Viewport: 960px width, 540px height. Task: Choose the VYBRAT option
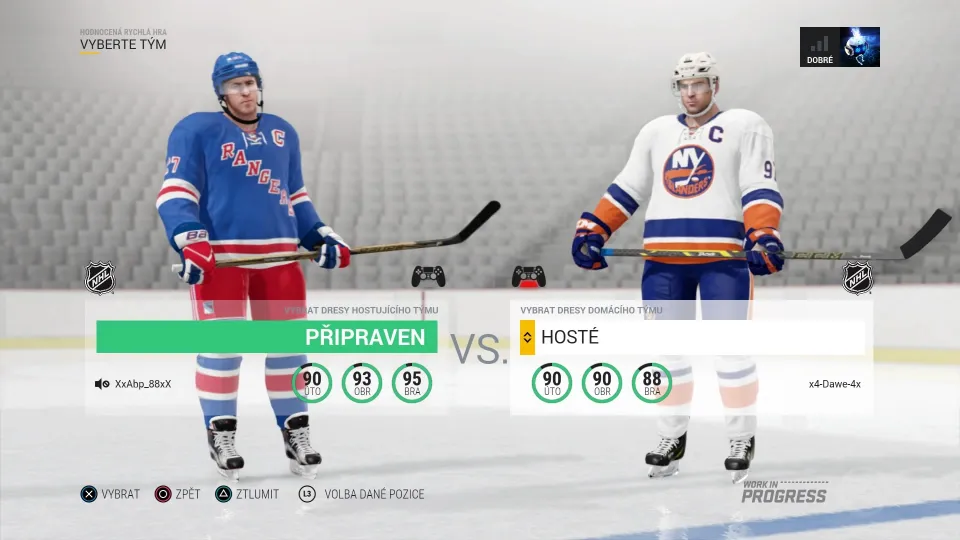pos(111,494)
